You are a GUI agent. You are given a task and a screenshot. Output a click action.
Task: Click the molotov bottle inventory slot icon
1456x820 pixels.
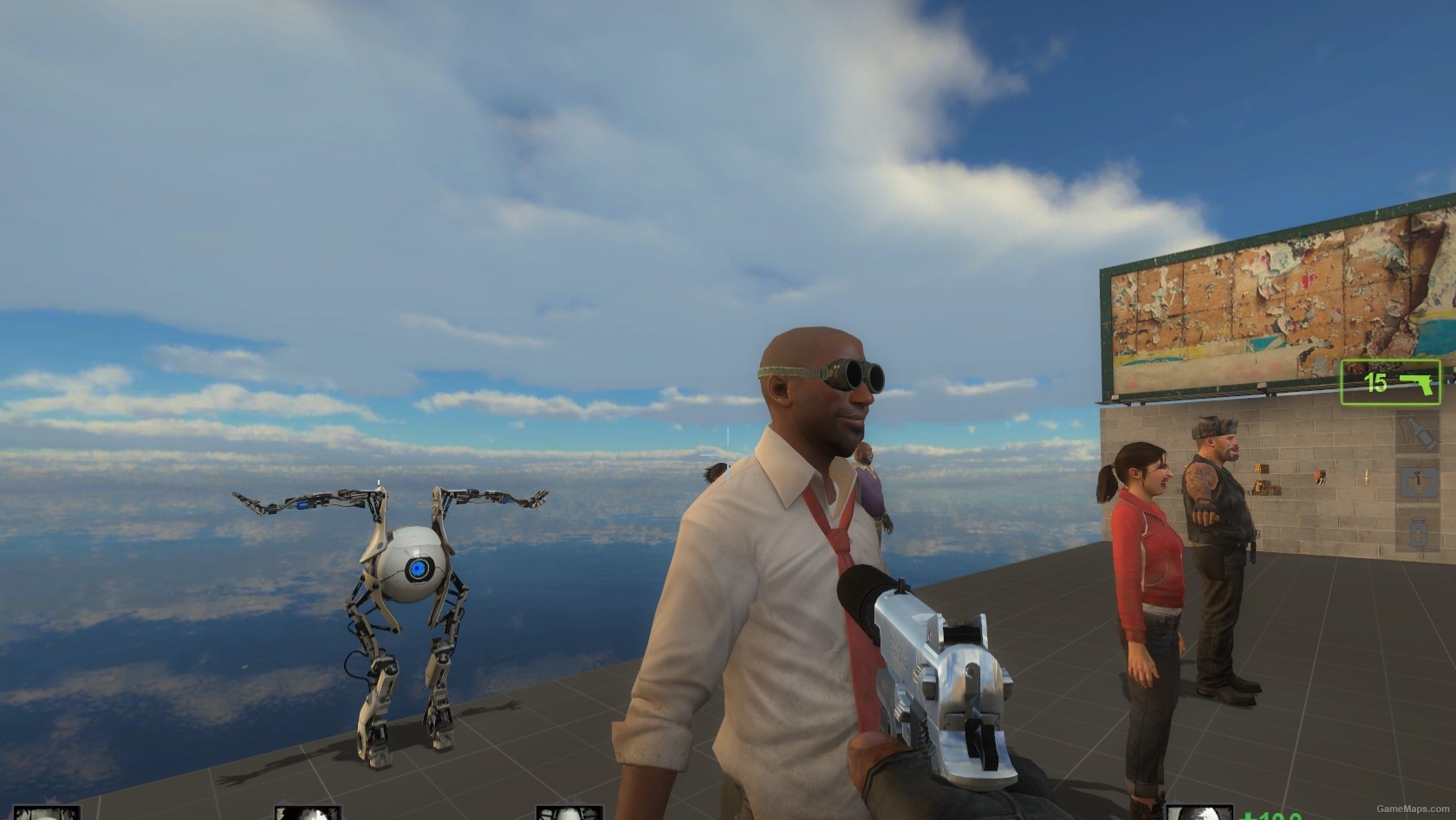[1419, 433]
